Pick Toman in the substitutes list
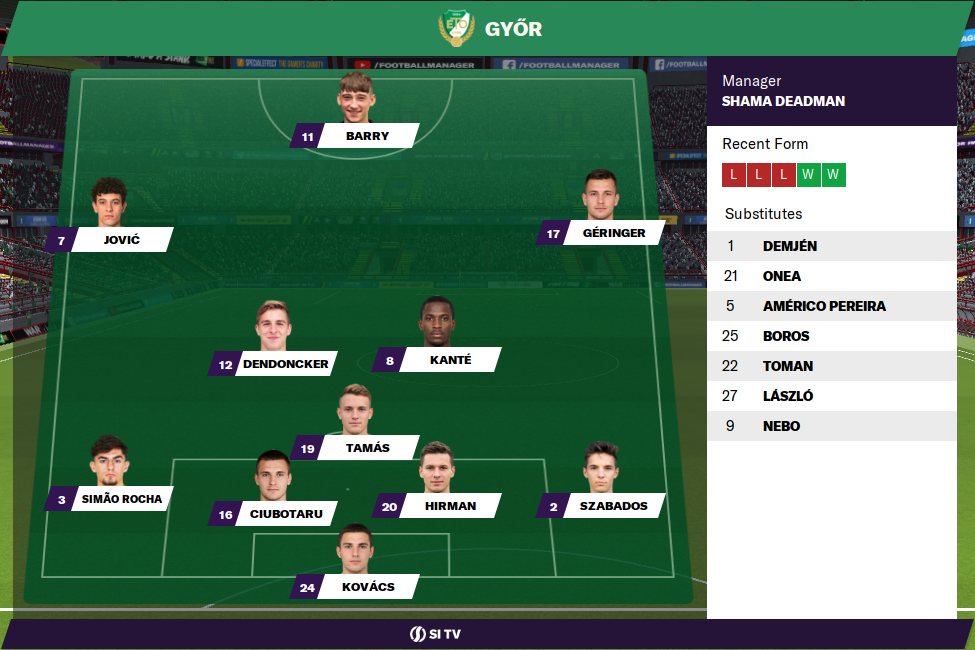The height and width of the screenshot is (650, 975). pyautogui.click(x=831, y=366)
